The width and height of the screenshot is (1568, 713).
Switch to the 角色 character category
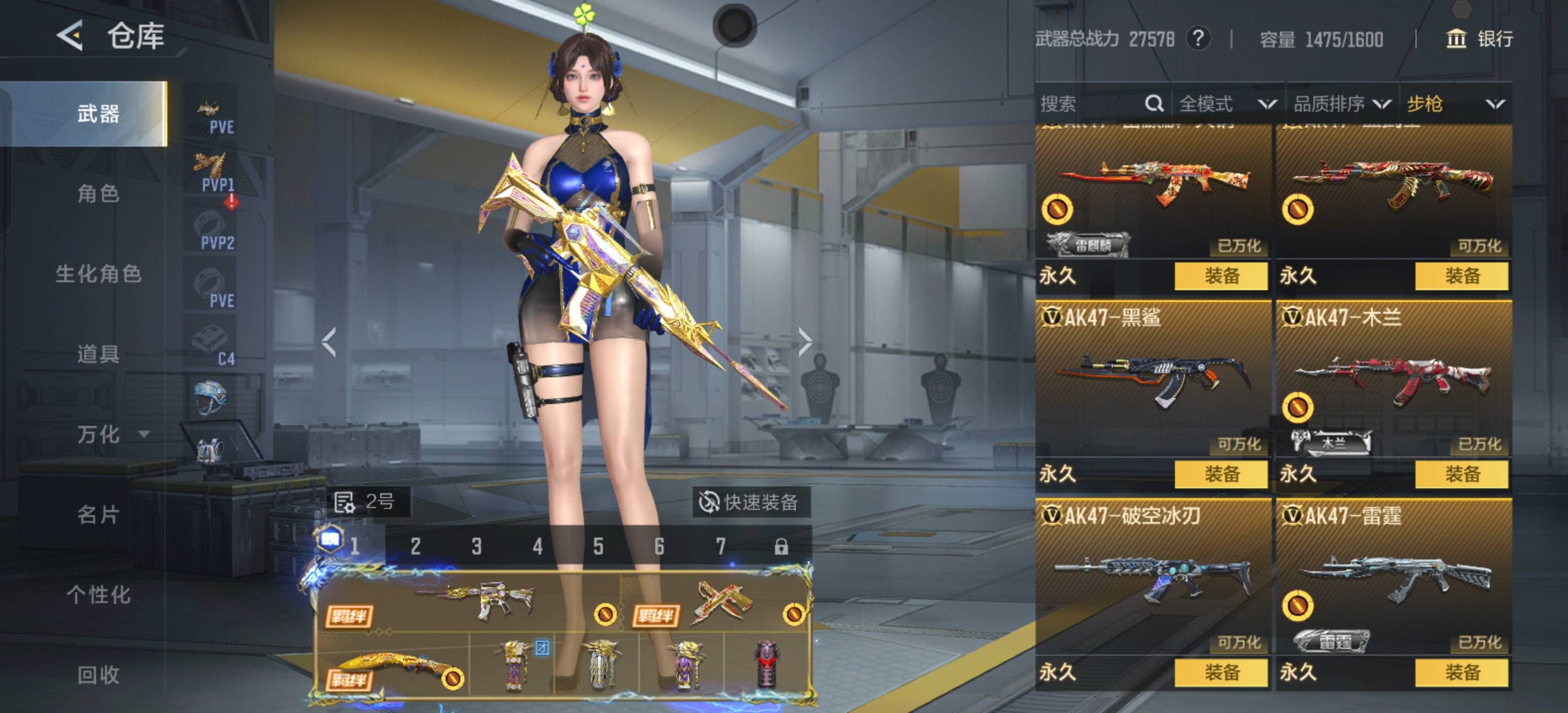98,194
